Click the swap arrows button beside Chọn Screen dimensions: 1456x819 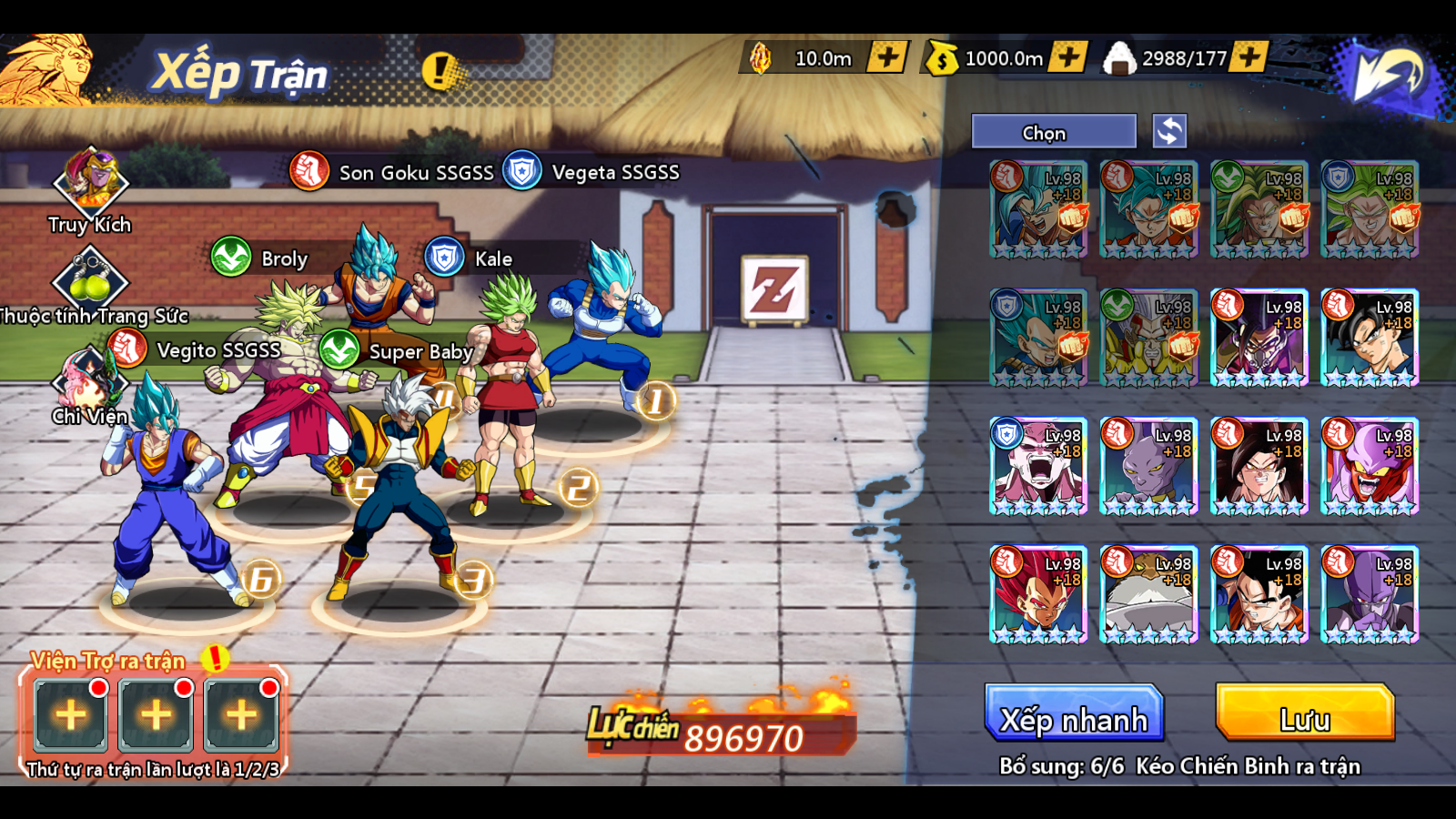tap(1169, 131)
